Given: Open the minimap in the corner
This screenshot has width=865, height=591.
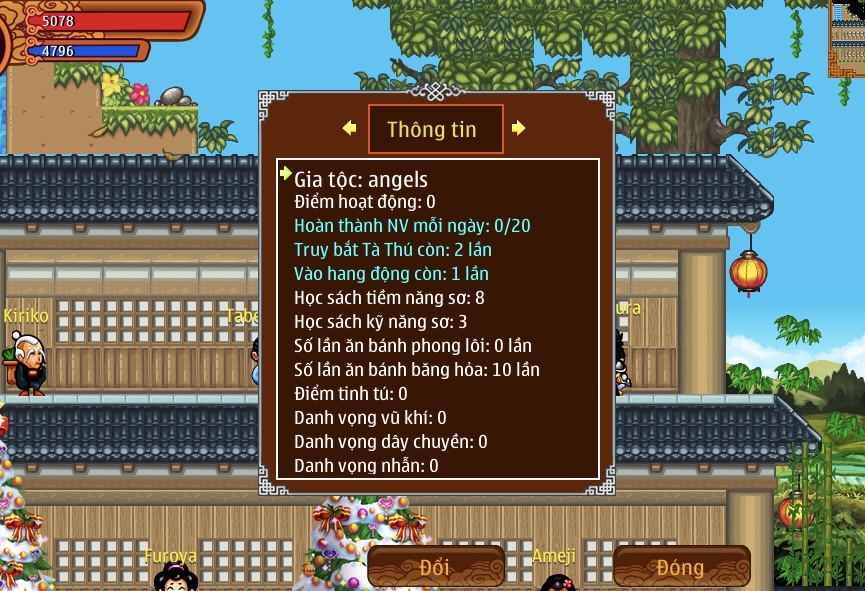Looking at the screenshot, I should click(x=846, y=40).
